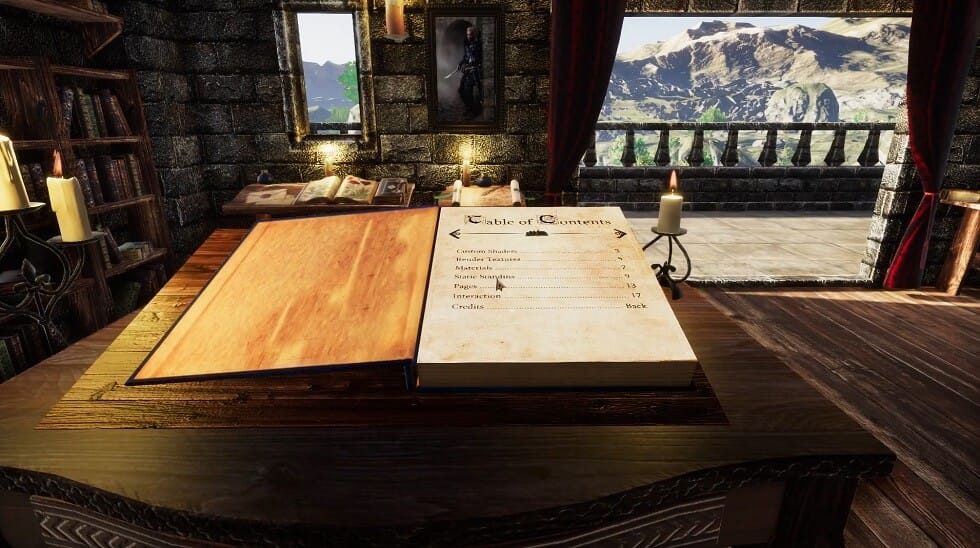
Task: Jump to the Static Standins section
Action: coord(484,277)
